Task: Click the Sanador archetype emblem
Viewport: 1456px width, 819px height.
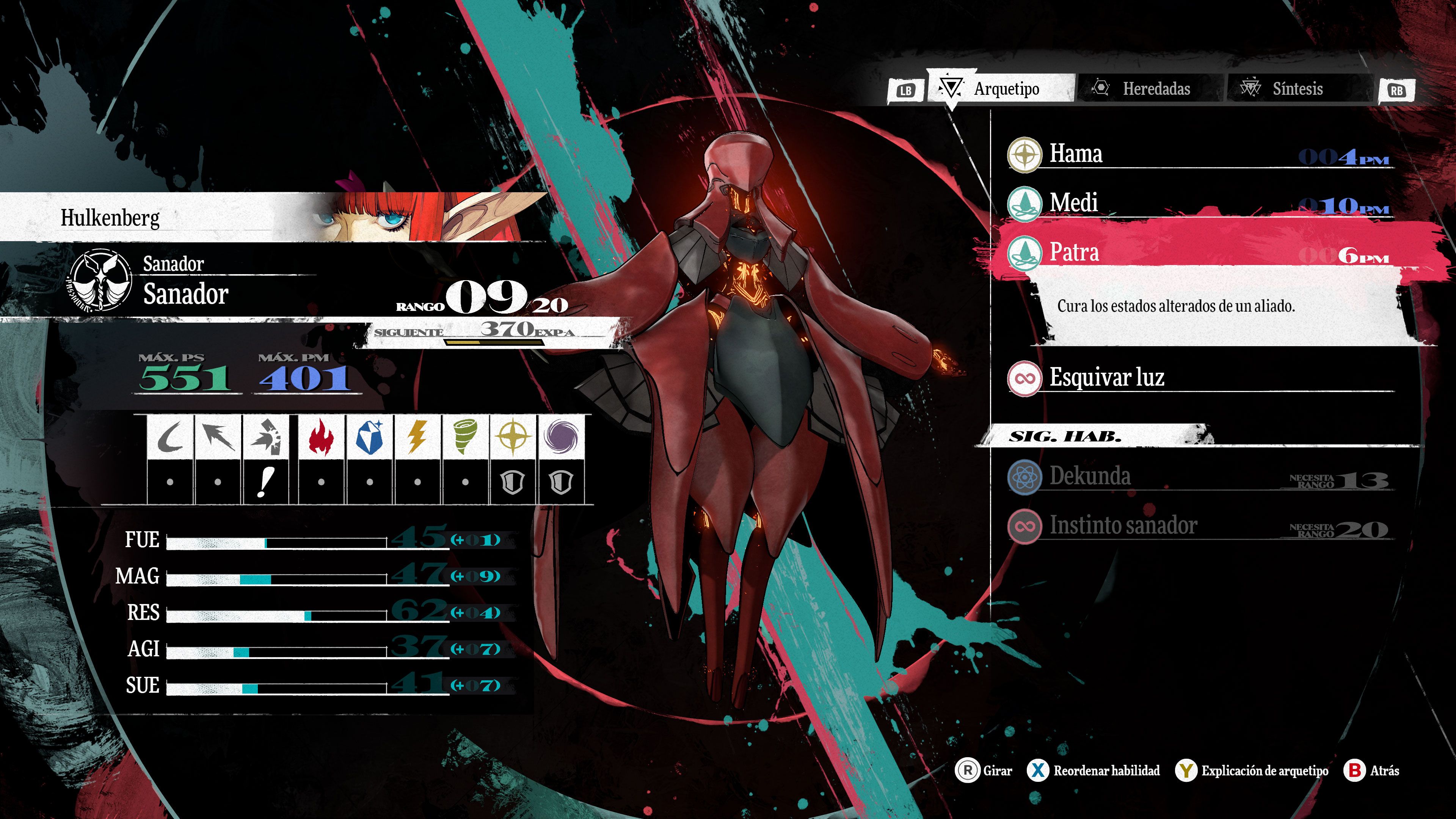Action: click(100, 280)
